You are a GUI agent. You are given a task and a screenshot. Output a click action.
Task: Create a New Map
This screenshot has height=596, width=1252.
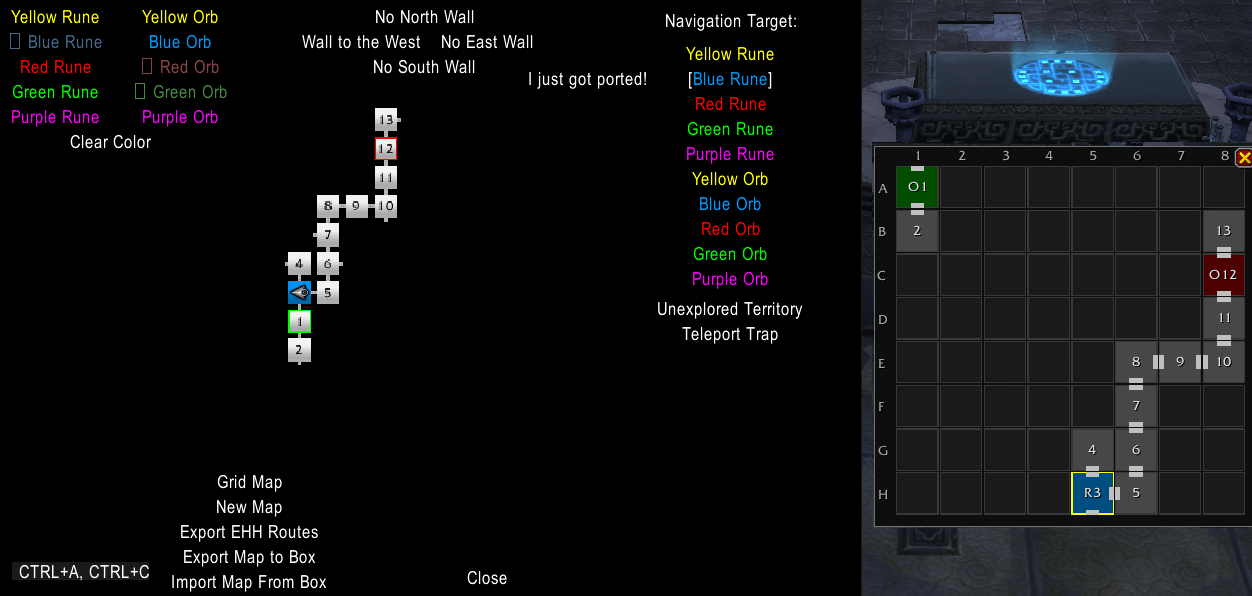click(249, 507)
